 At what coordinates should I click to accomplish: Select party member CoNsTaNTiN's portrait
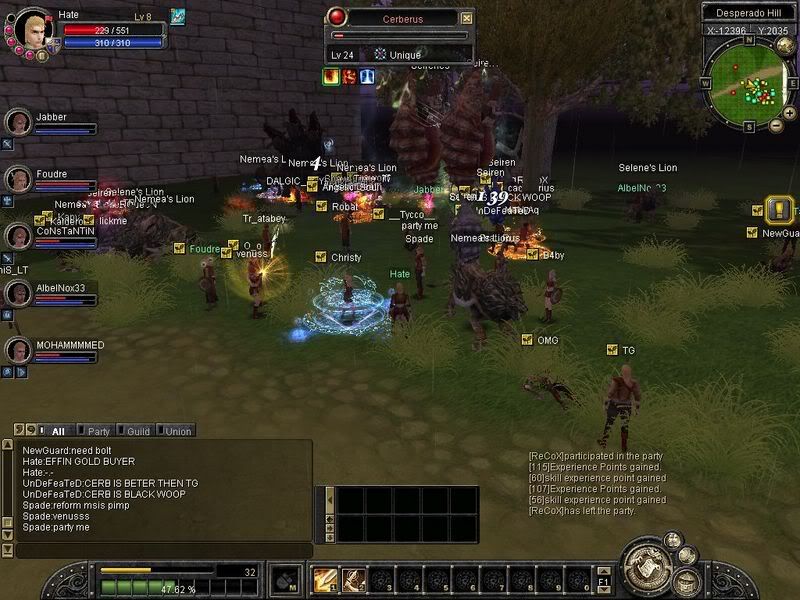click(17, 237)
